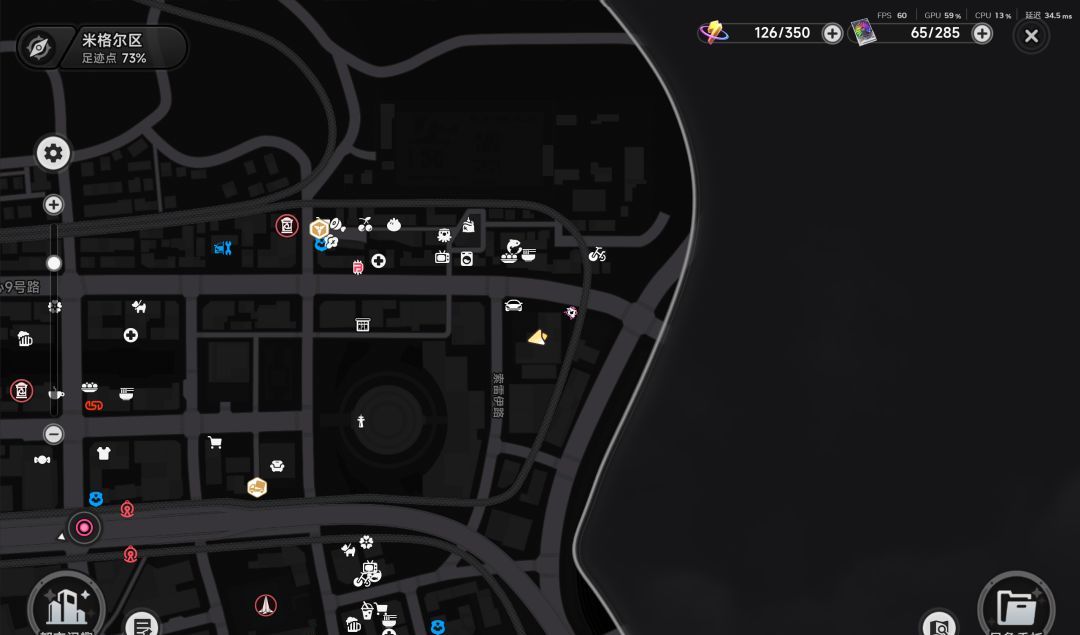Add more stamina via the 126/350 plus button

coord(832,33)
